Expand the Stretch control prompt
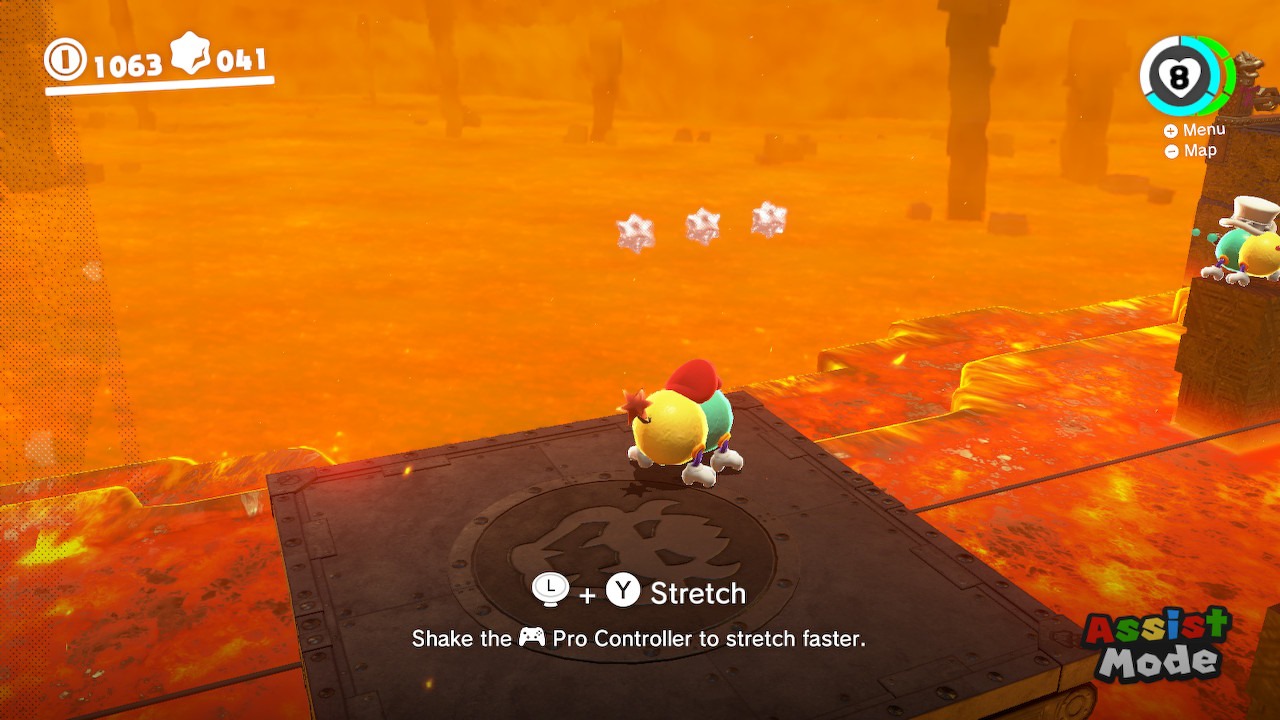The image size is (1280, 720). [697, 593]
